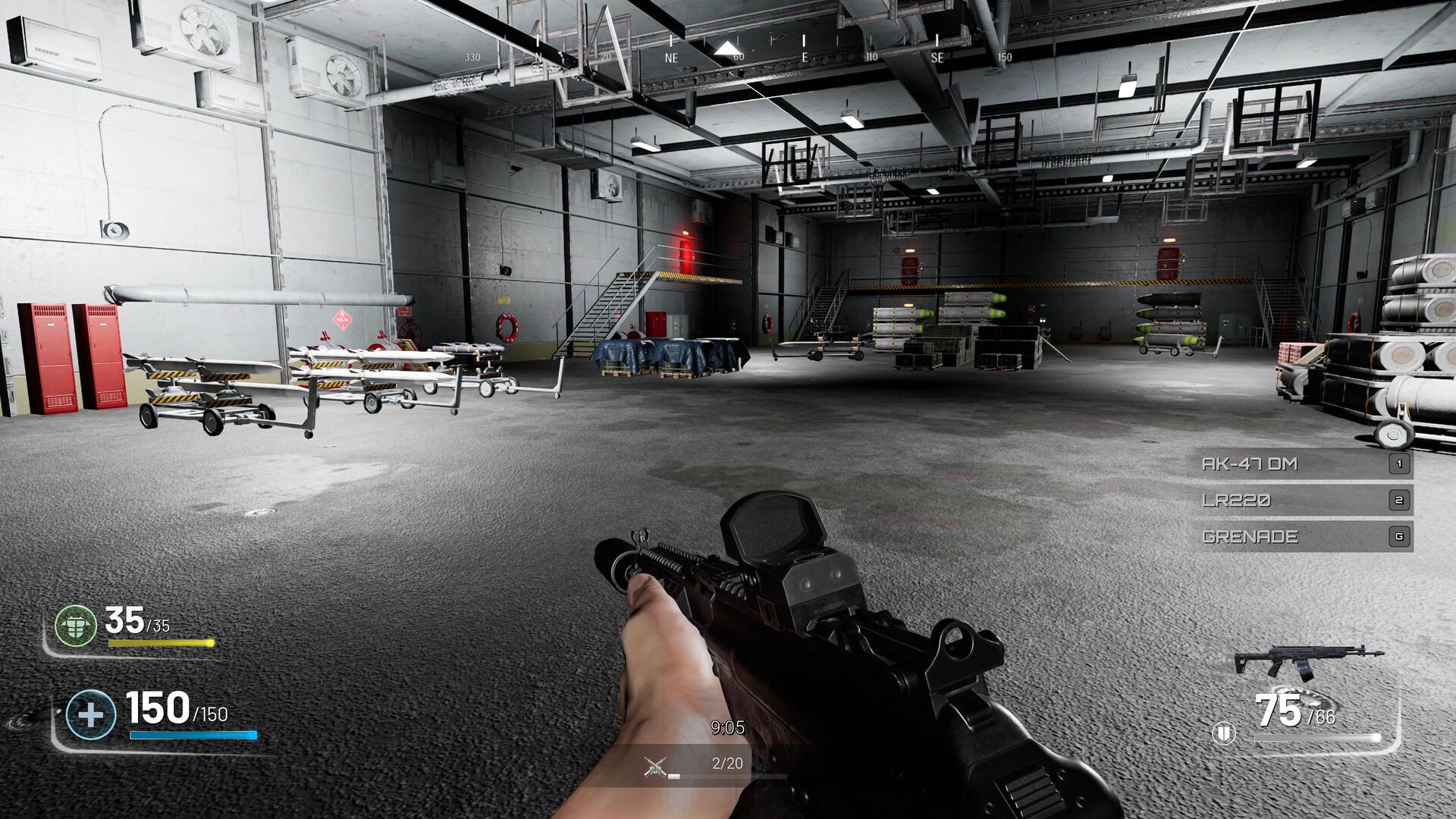Image resolution: width=1456 pixels, height=819 pixels.
Task: Select the AK-47 DM weapon slot
Action: (1299, 464)
